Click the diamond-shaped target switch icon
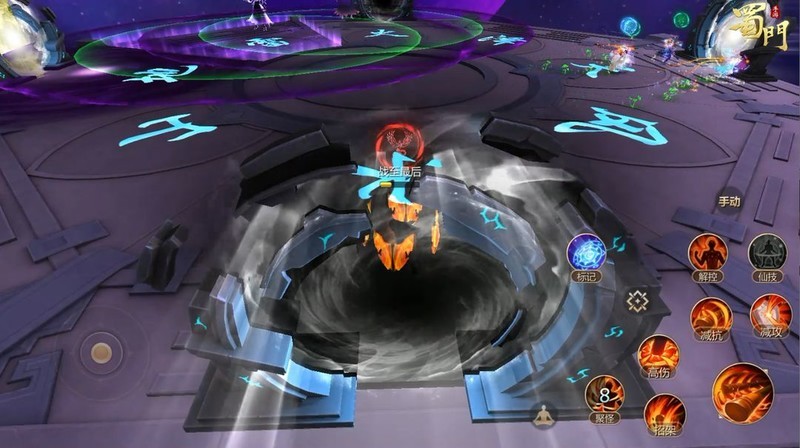 [x=637, y=300]
